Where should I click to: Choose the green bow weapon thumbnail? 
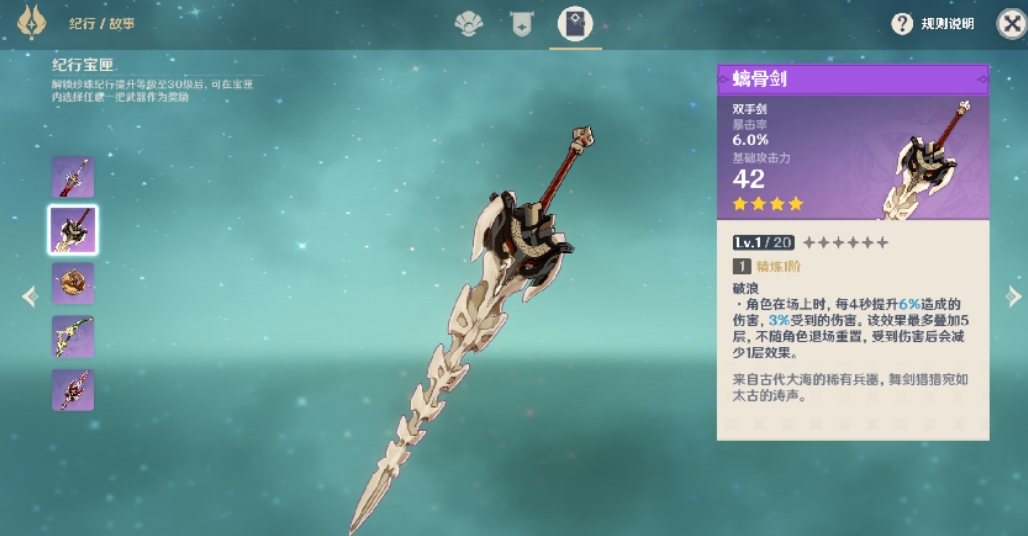click(73, 337)
